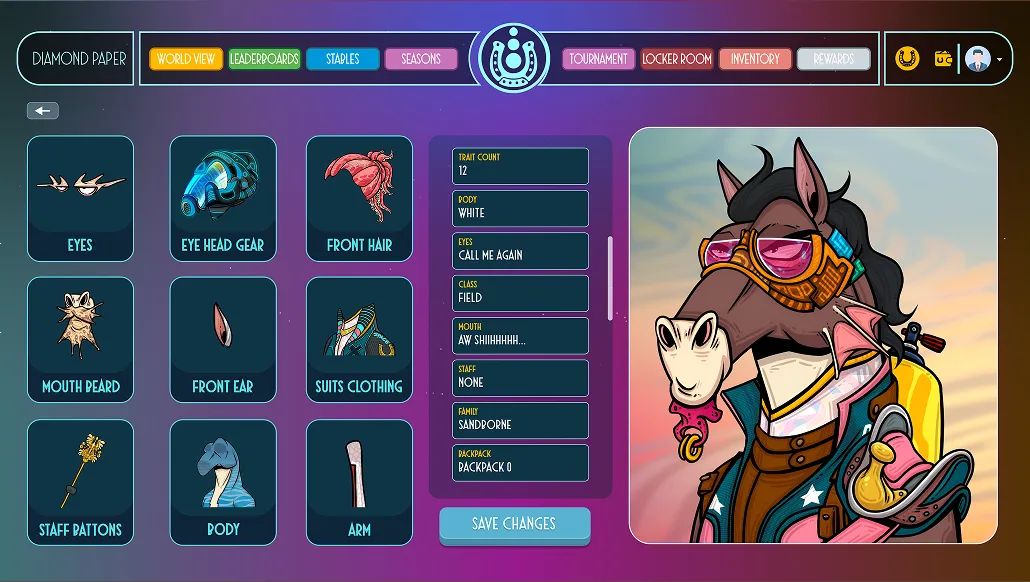This screenshot has height=582, width=1030.
Task: Open the Suits Clothing category
Action: point(359,340)
